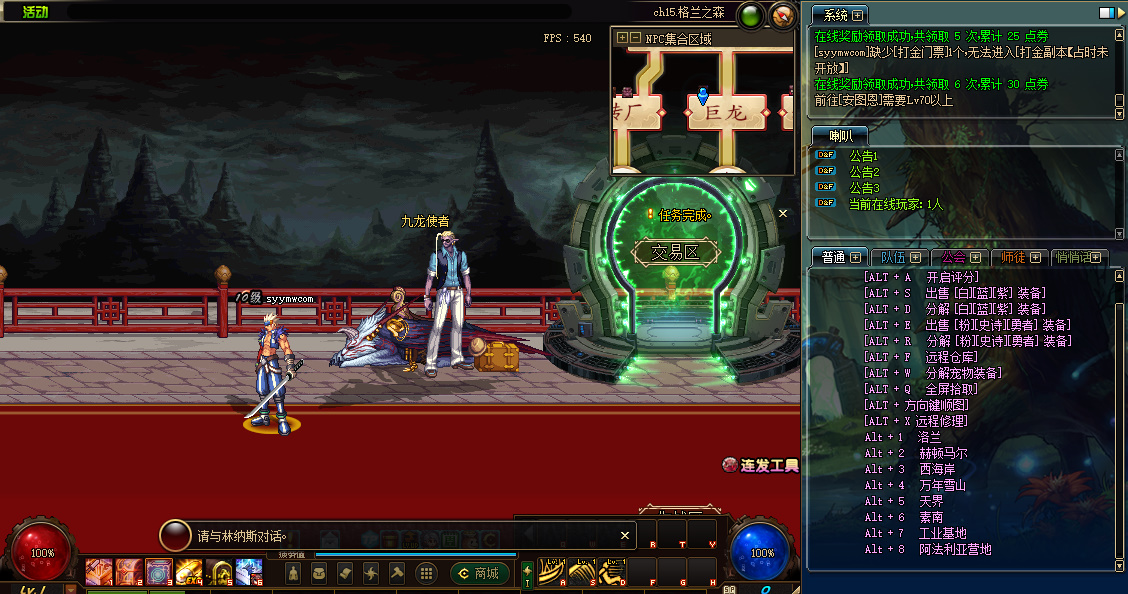Close the 请与林纳斯对话 quest prompt

(625, 535)
